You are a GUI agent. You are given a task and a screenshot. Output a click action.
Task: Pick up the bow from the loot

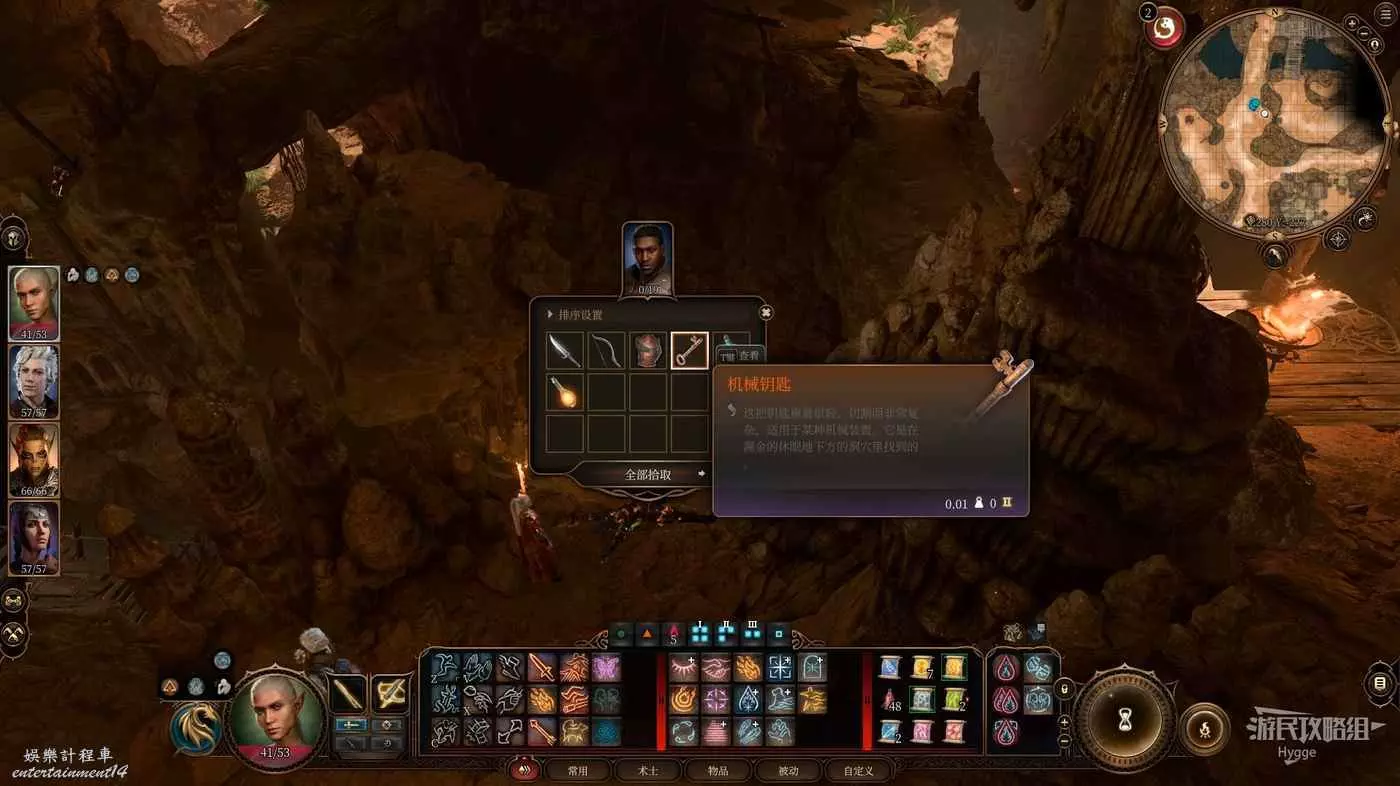(606, 351)
